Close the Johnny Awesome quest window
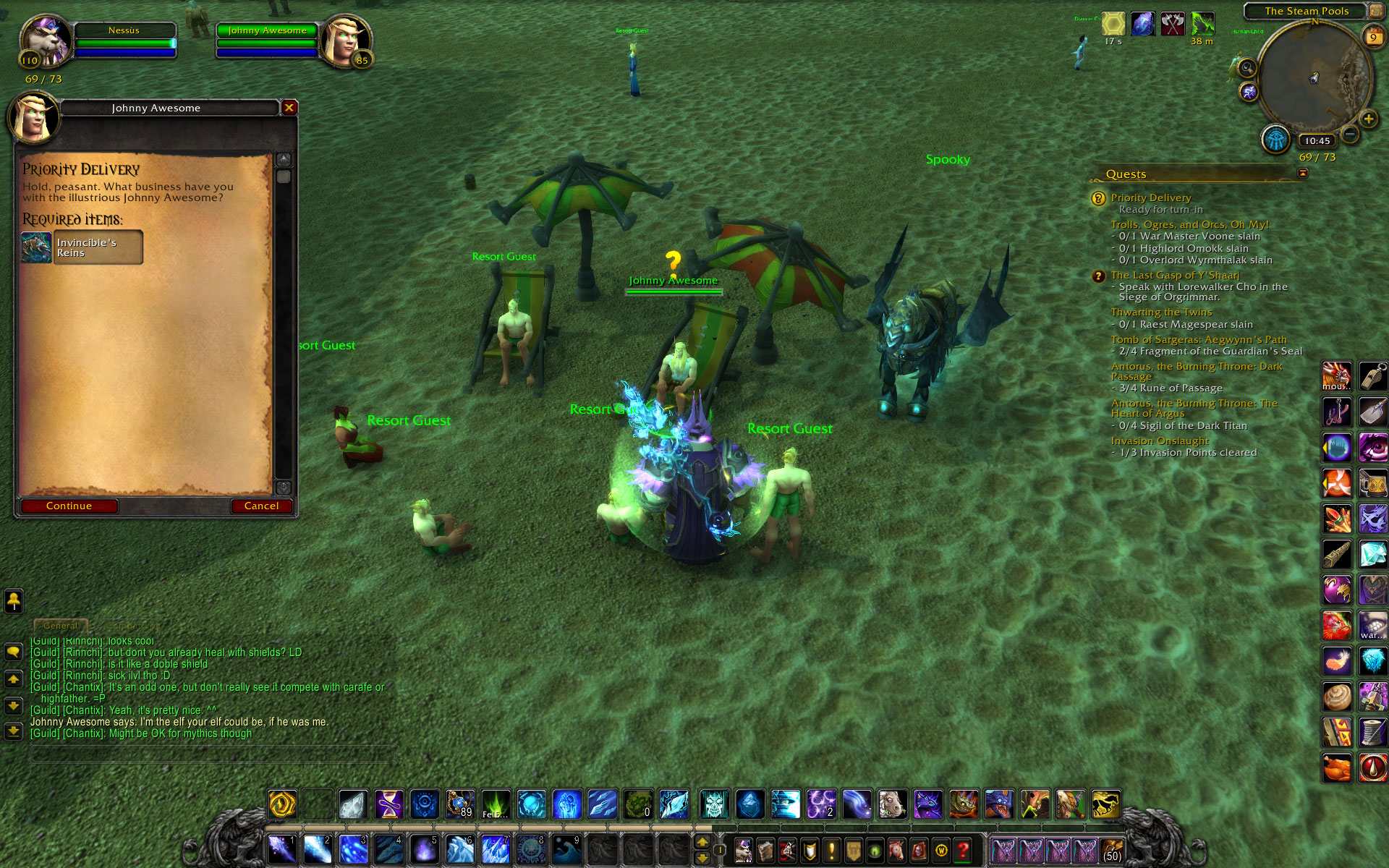Image resolution: width=1389 pixels, height=868 pixels. (289, 108)
